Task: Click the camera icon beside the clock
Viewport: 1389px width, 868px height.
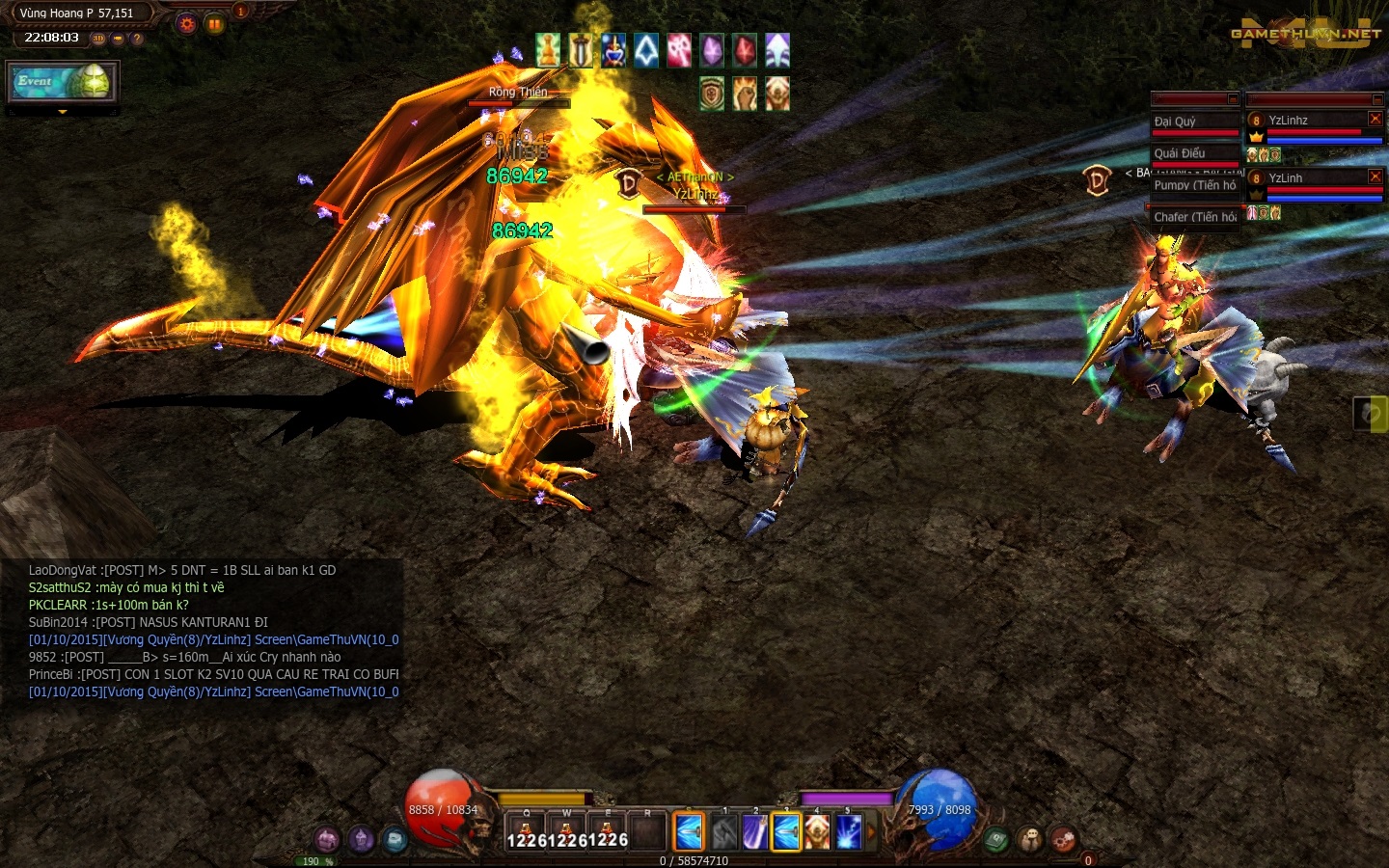Action: [118, 39]
